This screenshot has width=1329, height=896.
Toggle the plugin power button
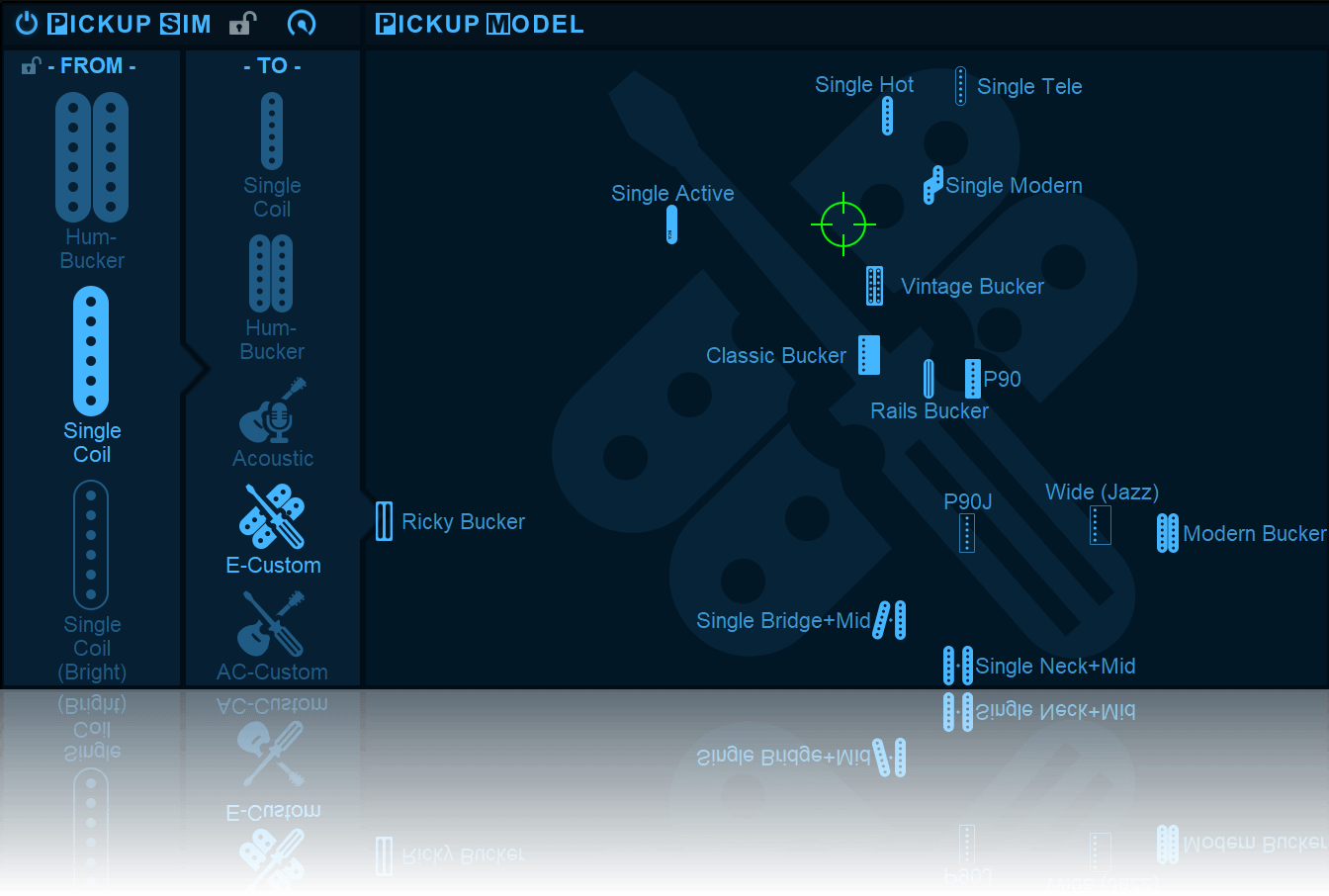[25, 24]
